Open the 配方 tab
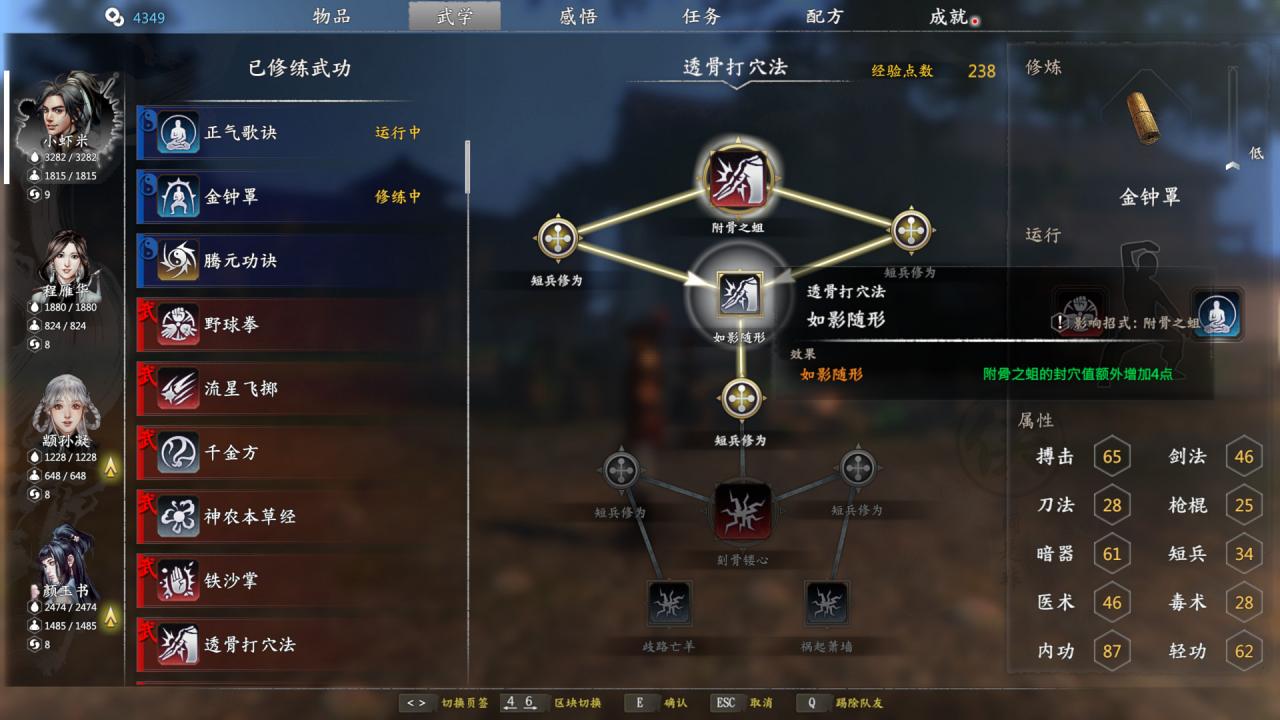The height and width of the screenshot is (720, 1280). [x=825, y=16]
